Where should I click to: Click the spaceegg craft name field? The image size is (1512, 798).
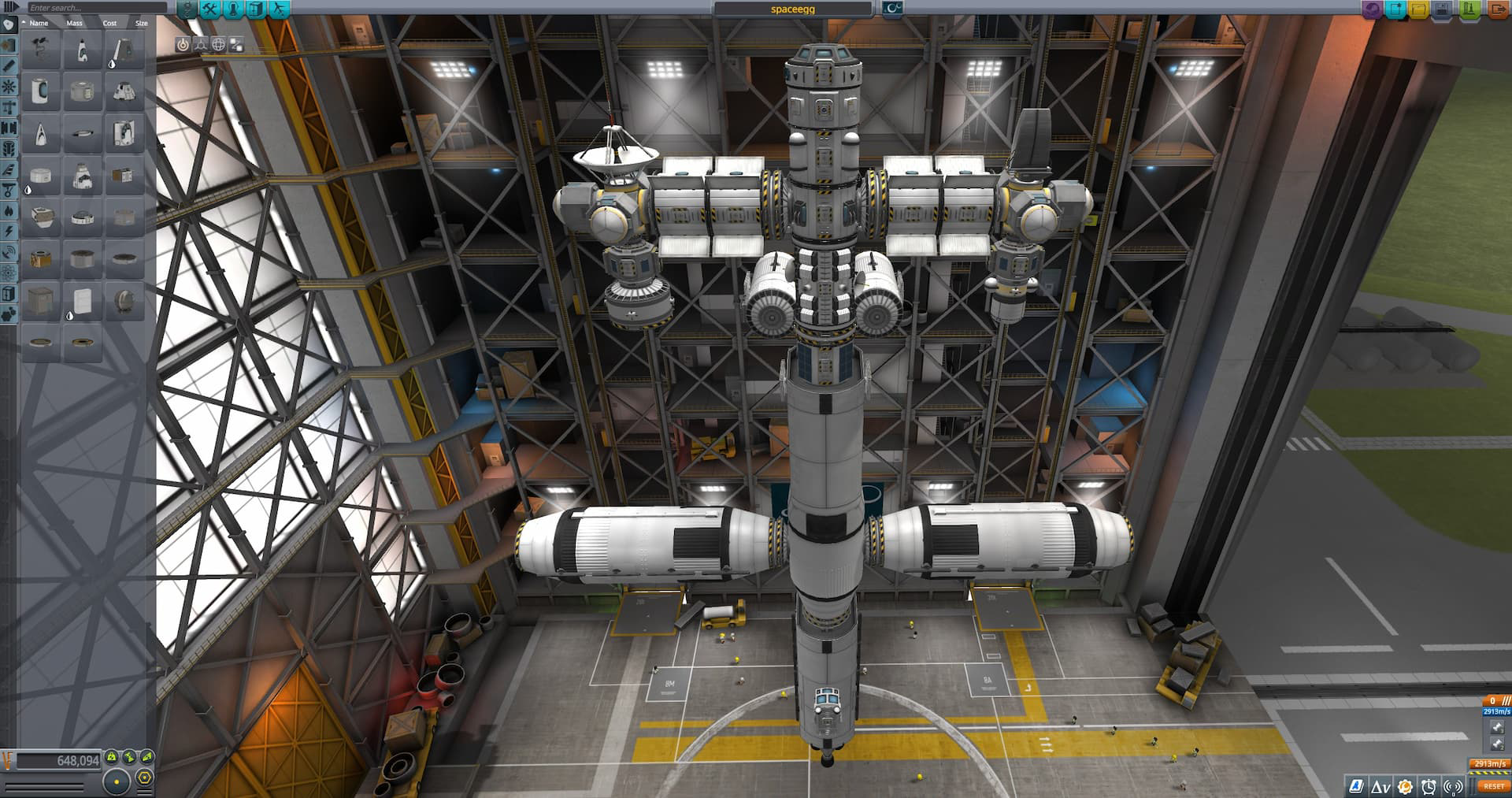pyautogui.click(x=793, y=8)
